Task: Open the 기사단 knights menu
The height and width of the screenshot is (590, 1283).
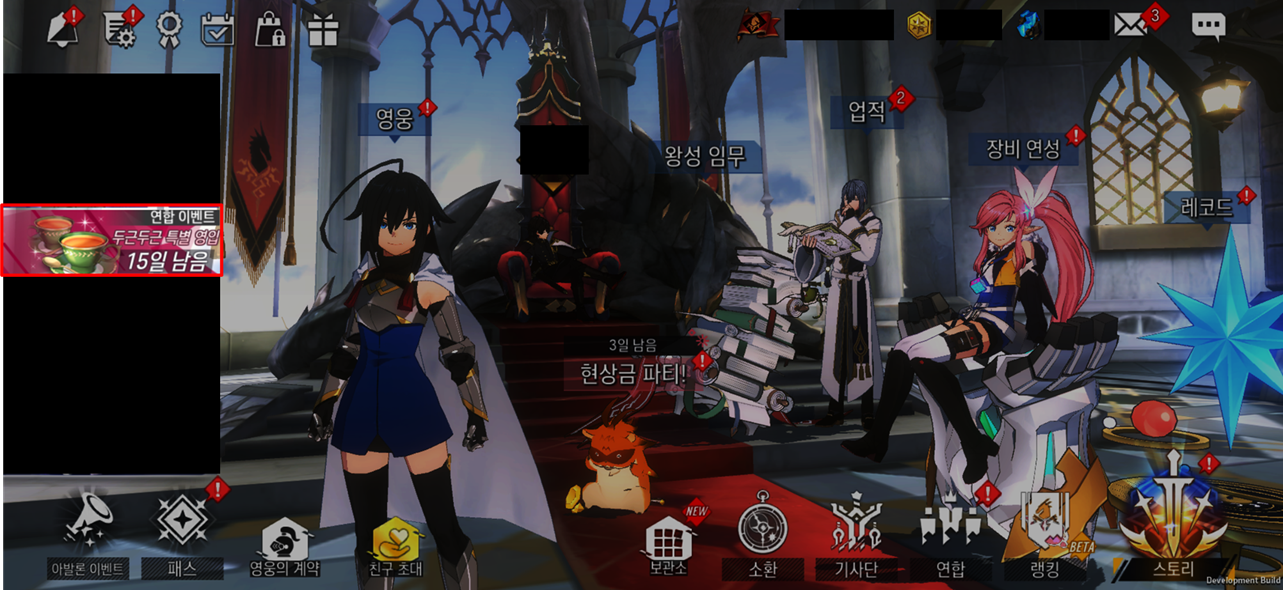Action: click(855, 538)
